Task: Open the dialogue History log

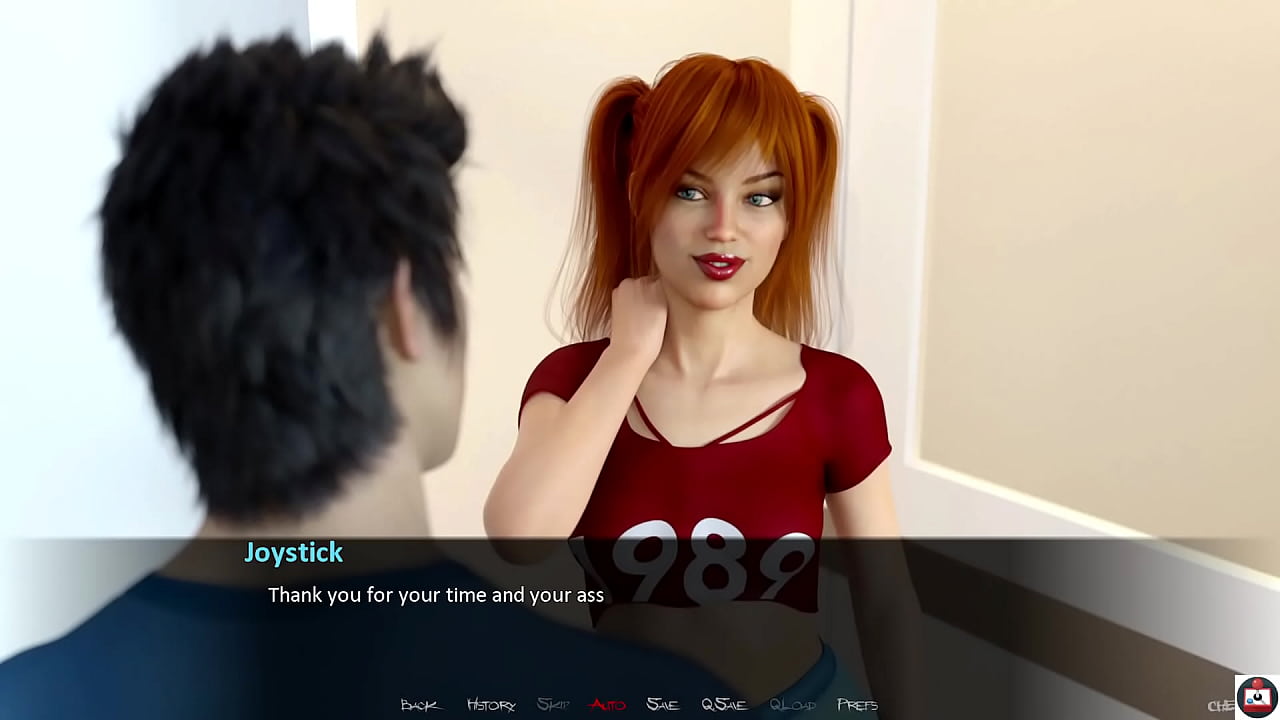Action: (x=490, y=705)
